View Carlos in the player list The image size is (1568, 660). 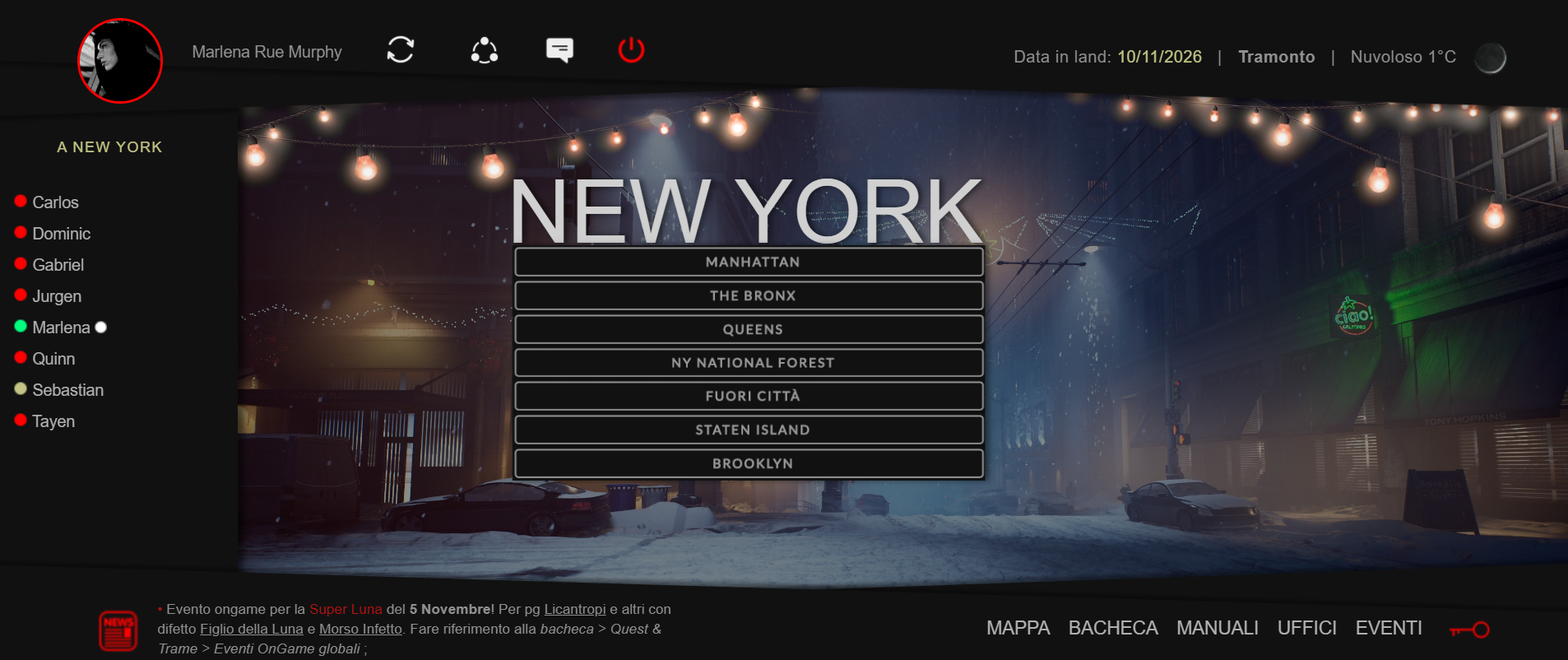tap(55, 202)
